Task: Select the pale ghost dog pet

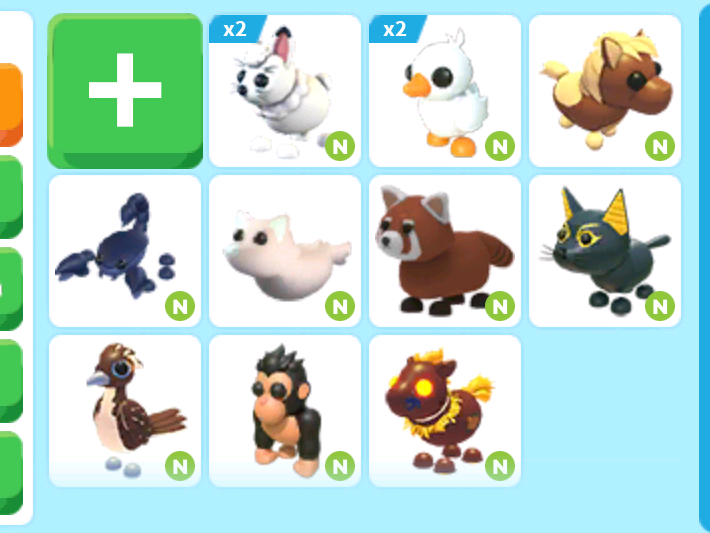Action: pos(285,251)
